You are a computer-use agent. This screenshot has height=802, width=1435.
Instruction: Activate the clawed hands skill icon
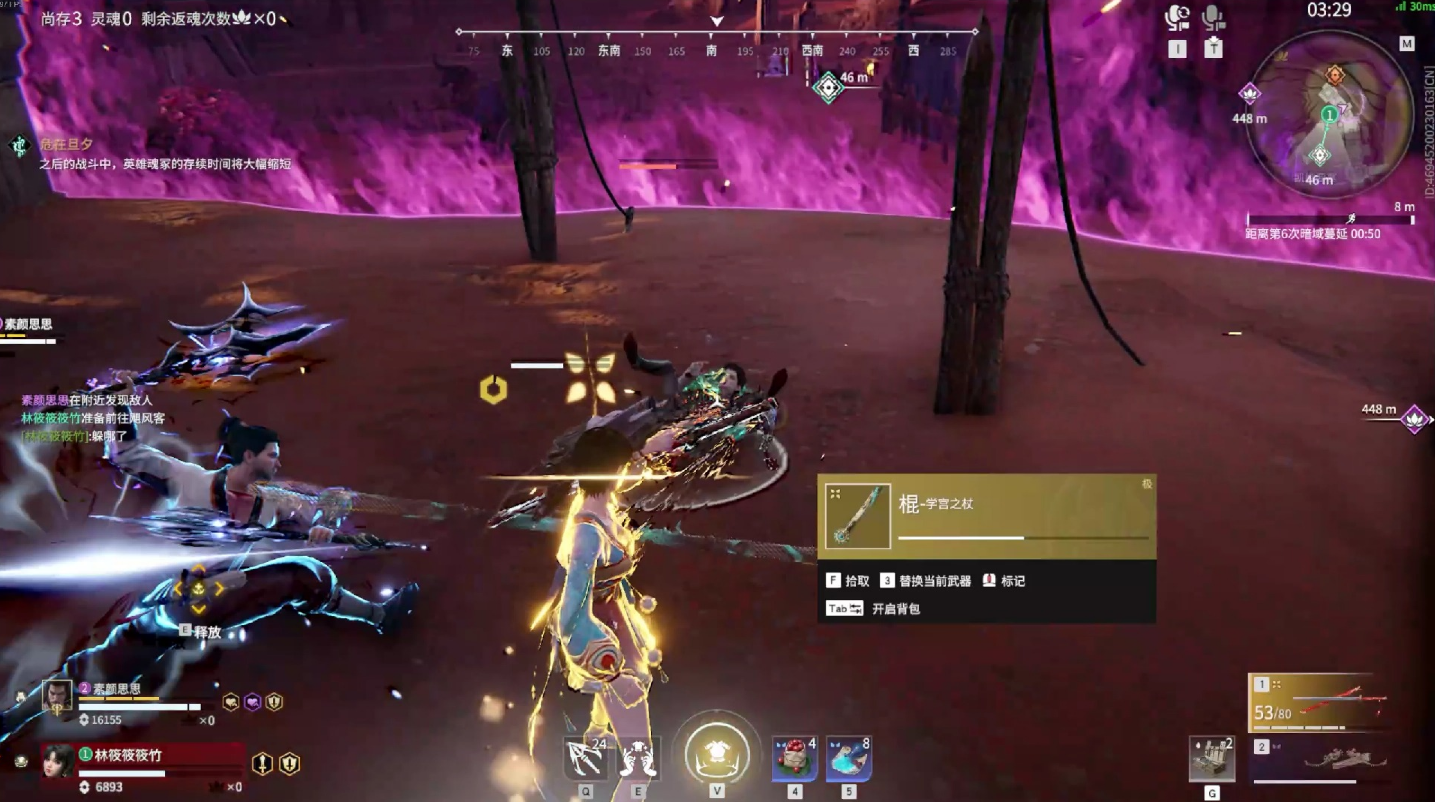click(639, 758)
